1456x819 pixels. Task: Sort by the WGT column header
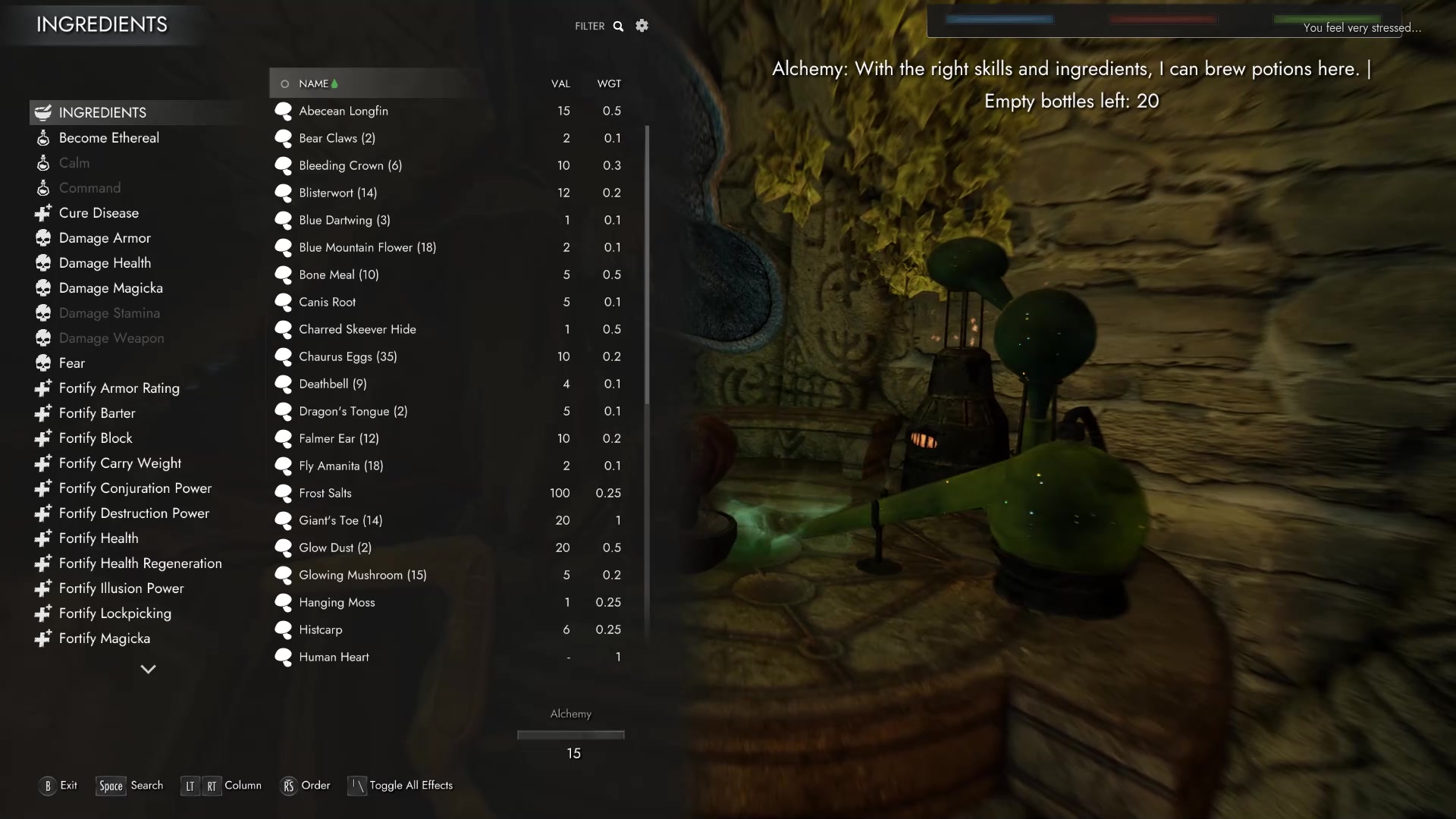pos(610,83)
